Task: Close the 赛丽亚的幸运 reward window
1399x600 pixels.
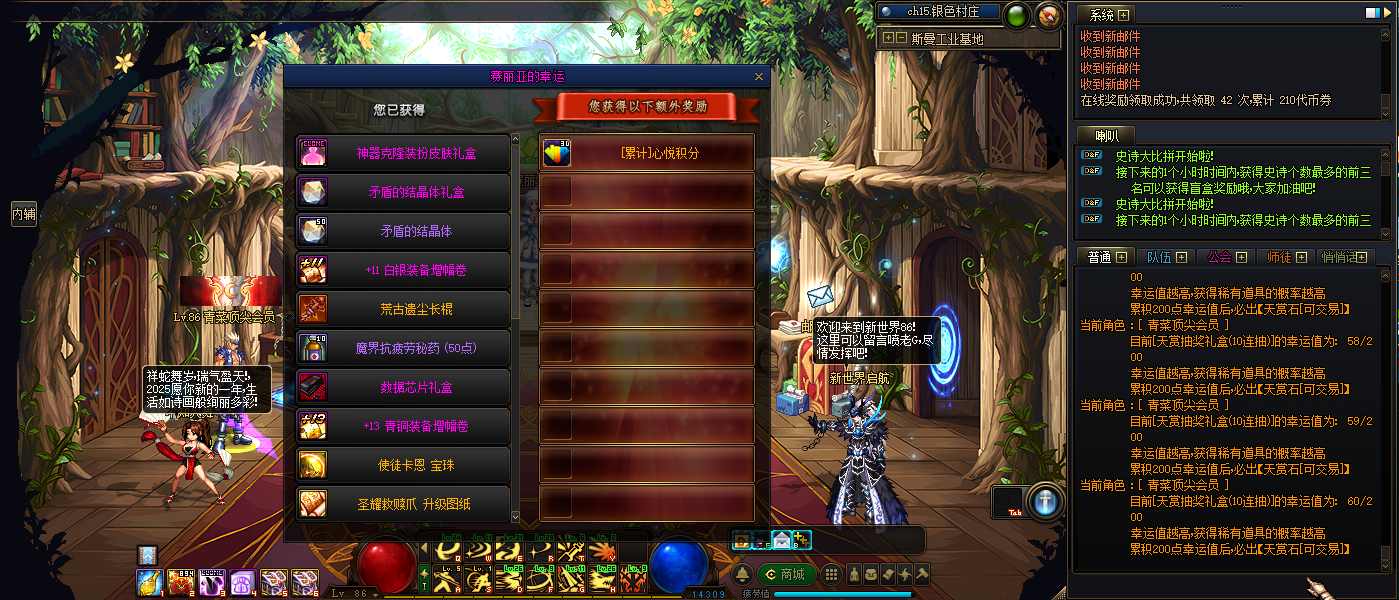Action: (x=760, y=76)
